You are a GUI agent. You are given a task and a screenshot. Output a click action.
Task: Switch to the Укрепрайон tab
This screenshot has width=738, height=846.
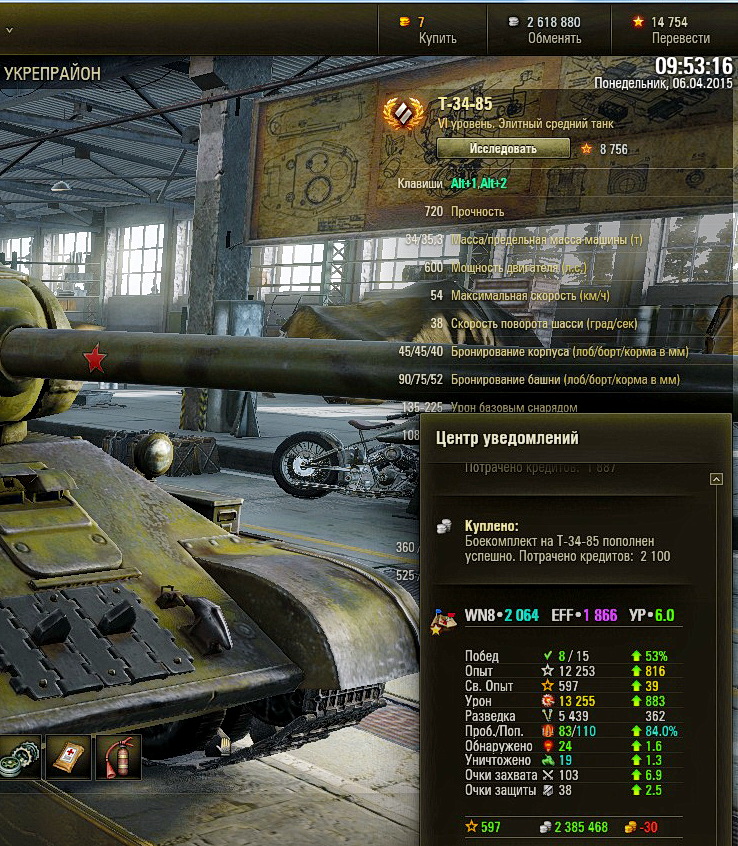(x=52, y=73)
